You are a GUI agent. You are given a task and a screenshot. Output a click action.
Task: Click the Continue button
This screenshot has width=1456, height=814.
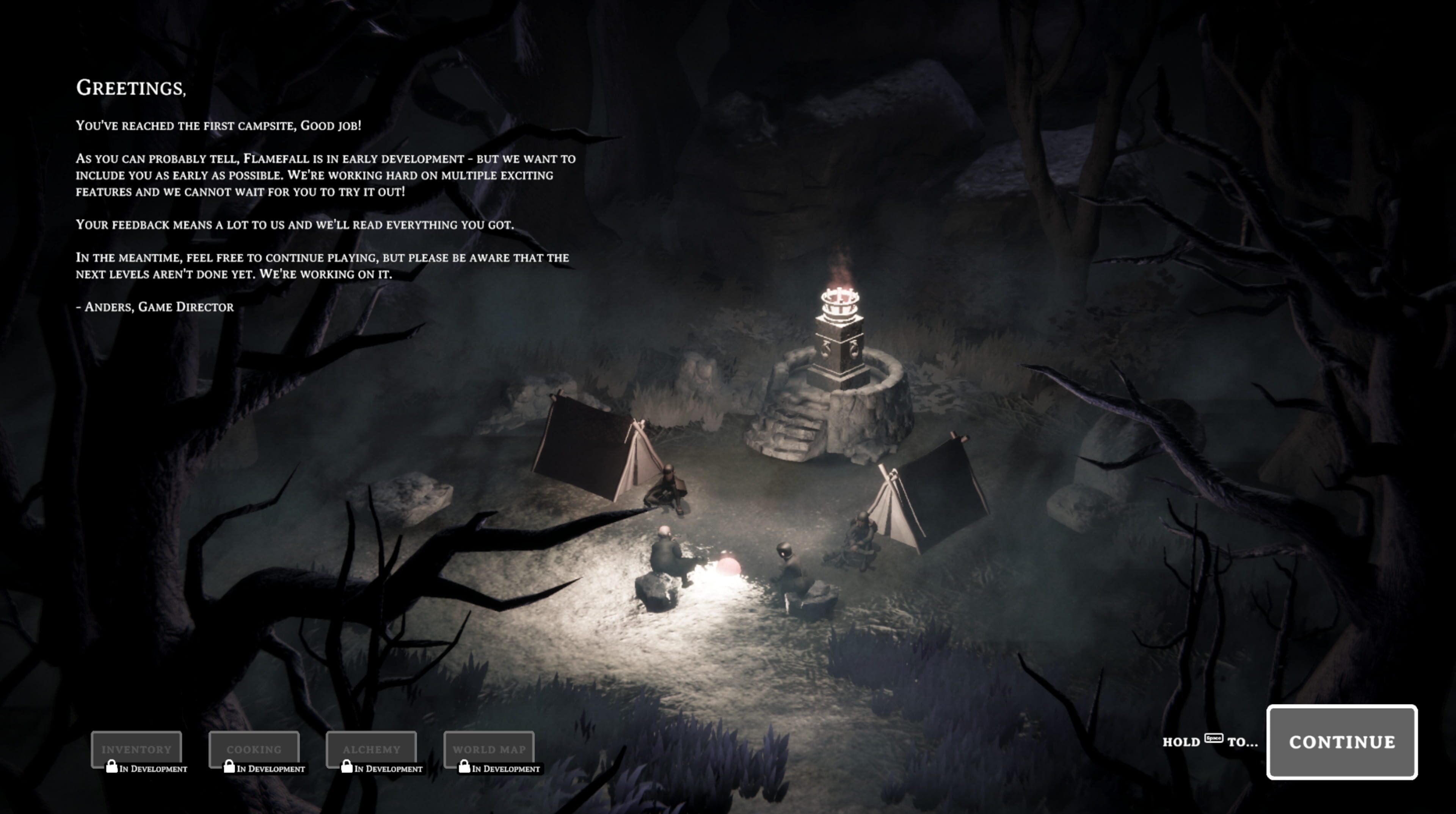1341,742
